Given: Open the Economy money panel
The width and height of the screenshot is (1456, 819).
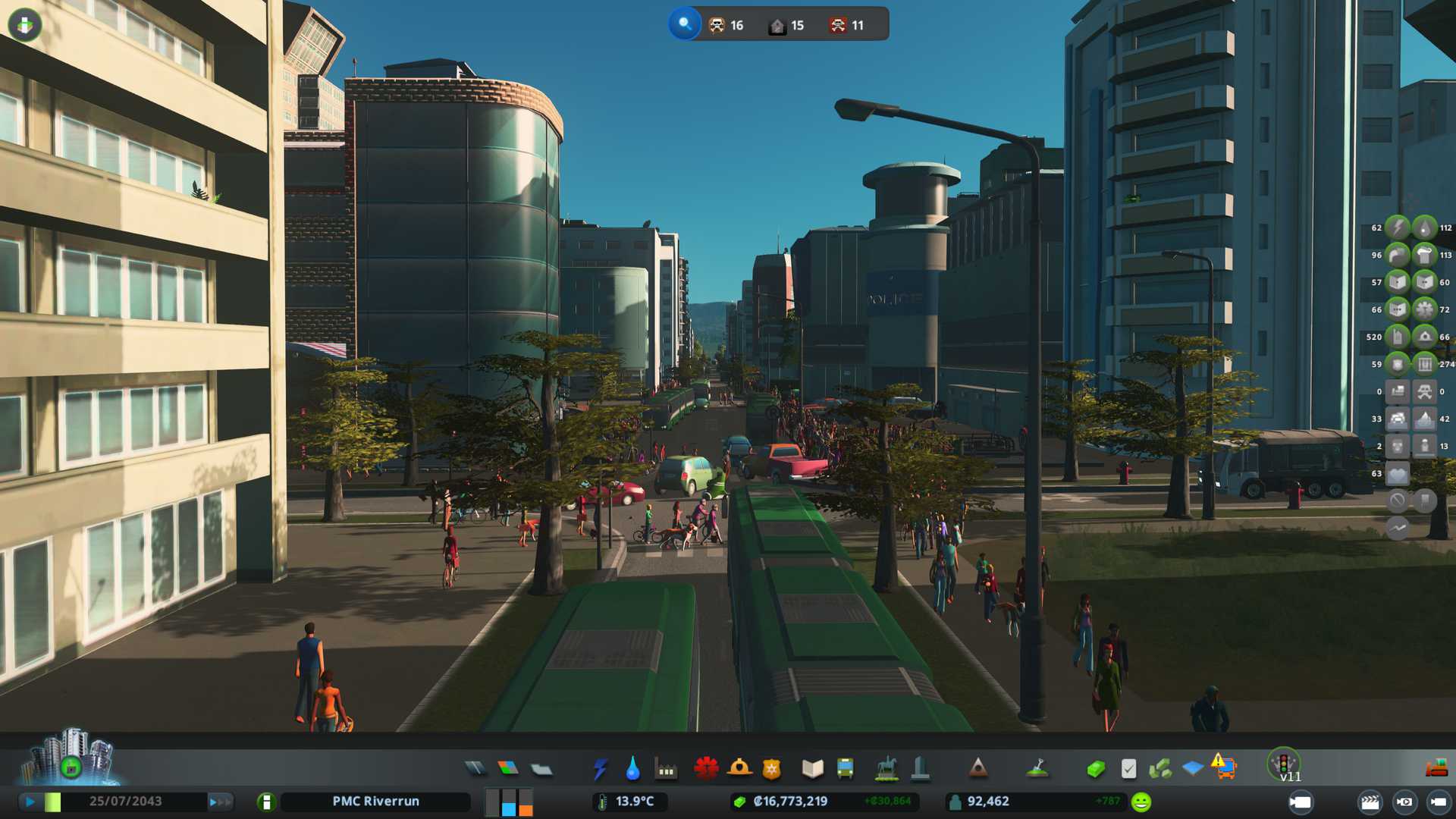Looking at the screenshot, I should 1095,769.
